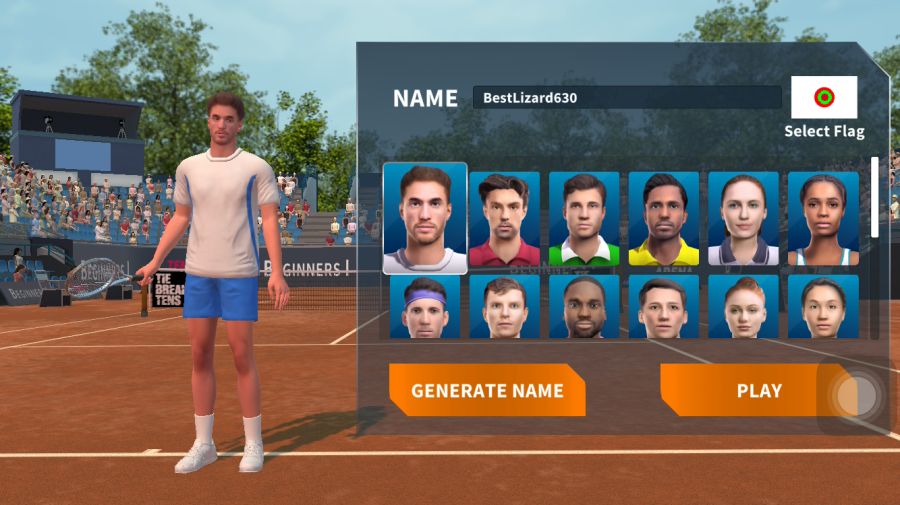Choose the highlighted bearded man in white shirt

coord(425,218)
